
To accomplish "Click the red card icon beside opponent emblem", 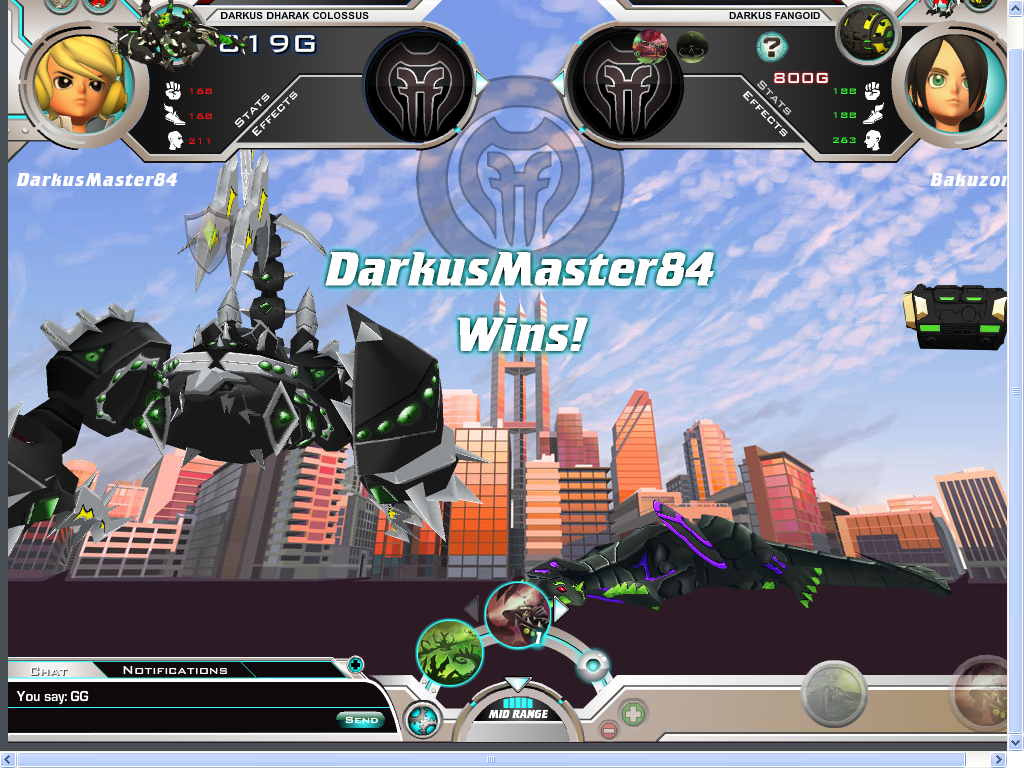I will (x=650, y=44).
